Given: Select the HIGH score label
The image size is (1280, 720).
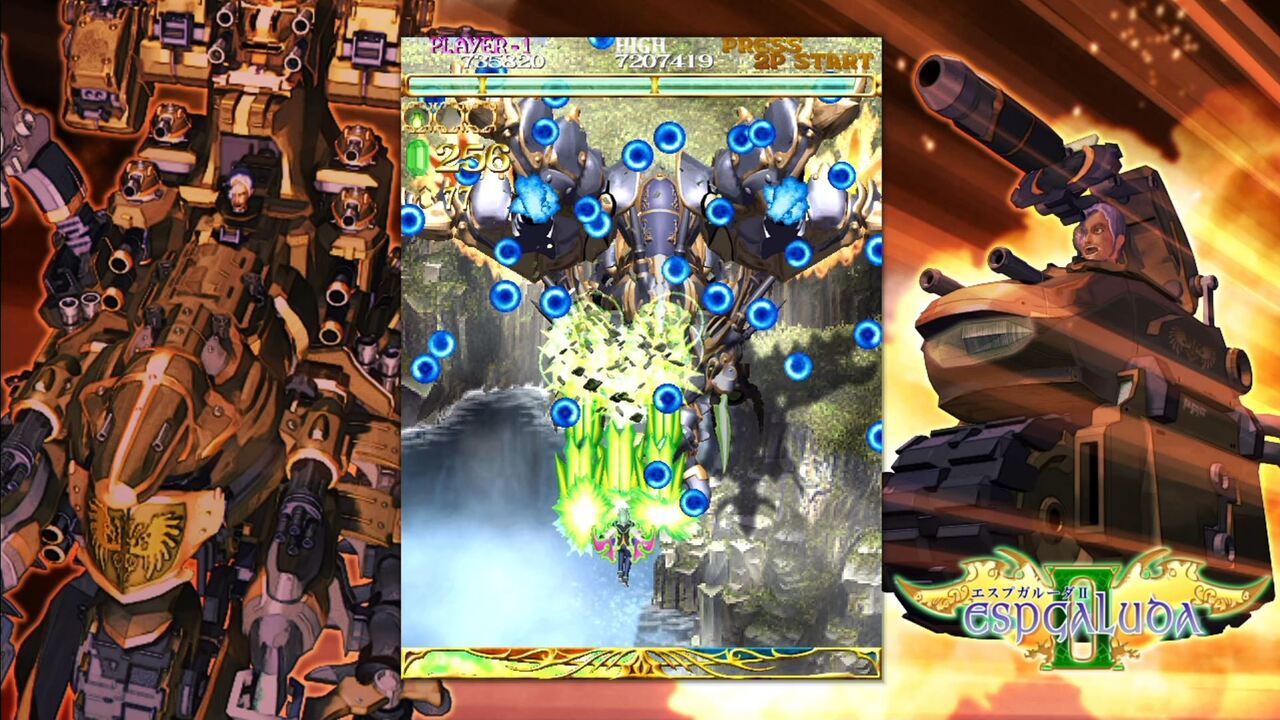Looking at the screenshot, I should [x=640, y=44].
